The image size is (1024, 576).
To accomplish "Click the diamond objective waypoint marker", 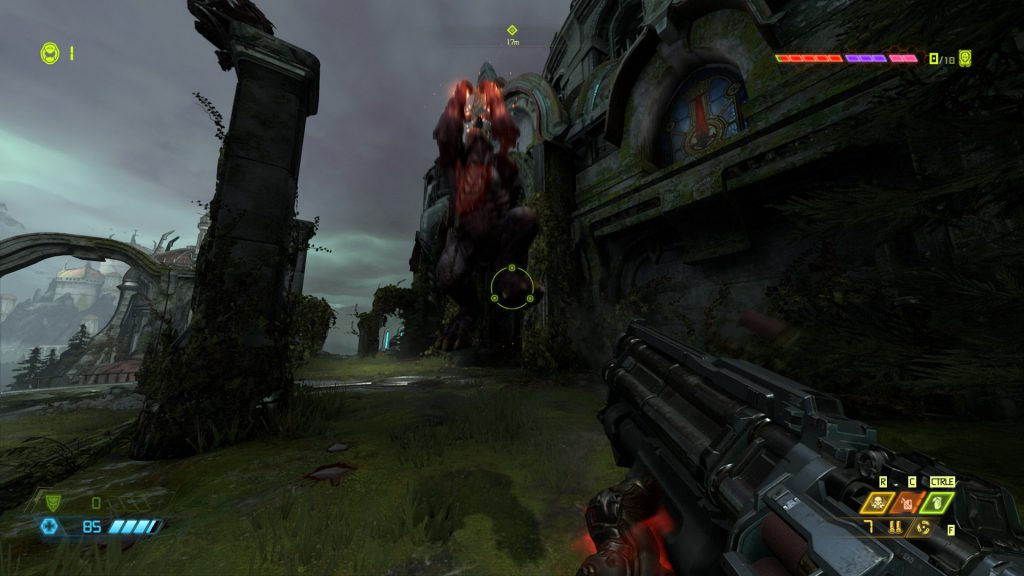I will click(x=512, y=31).
